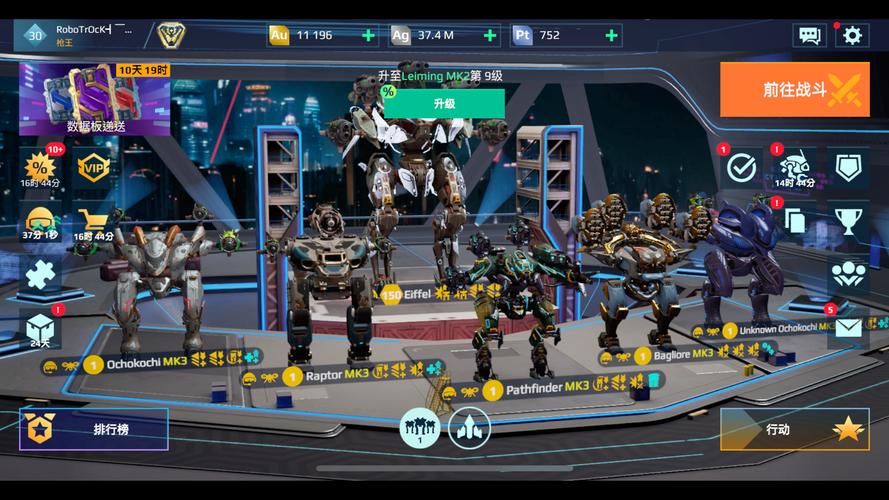View the RoboTrOcK player profile
This screenshot has width=889, height=500.
point(80,35)
